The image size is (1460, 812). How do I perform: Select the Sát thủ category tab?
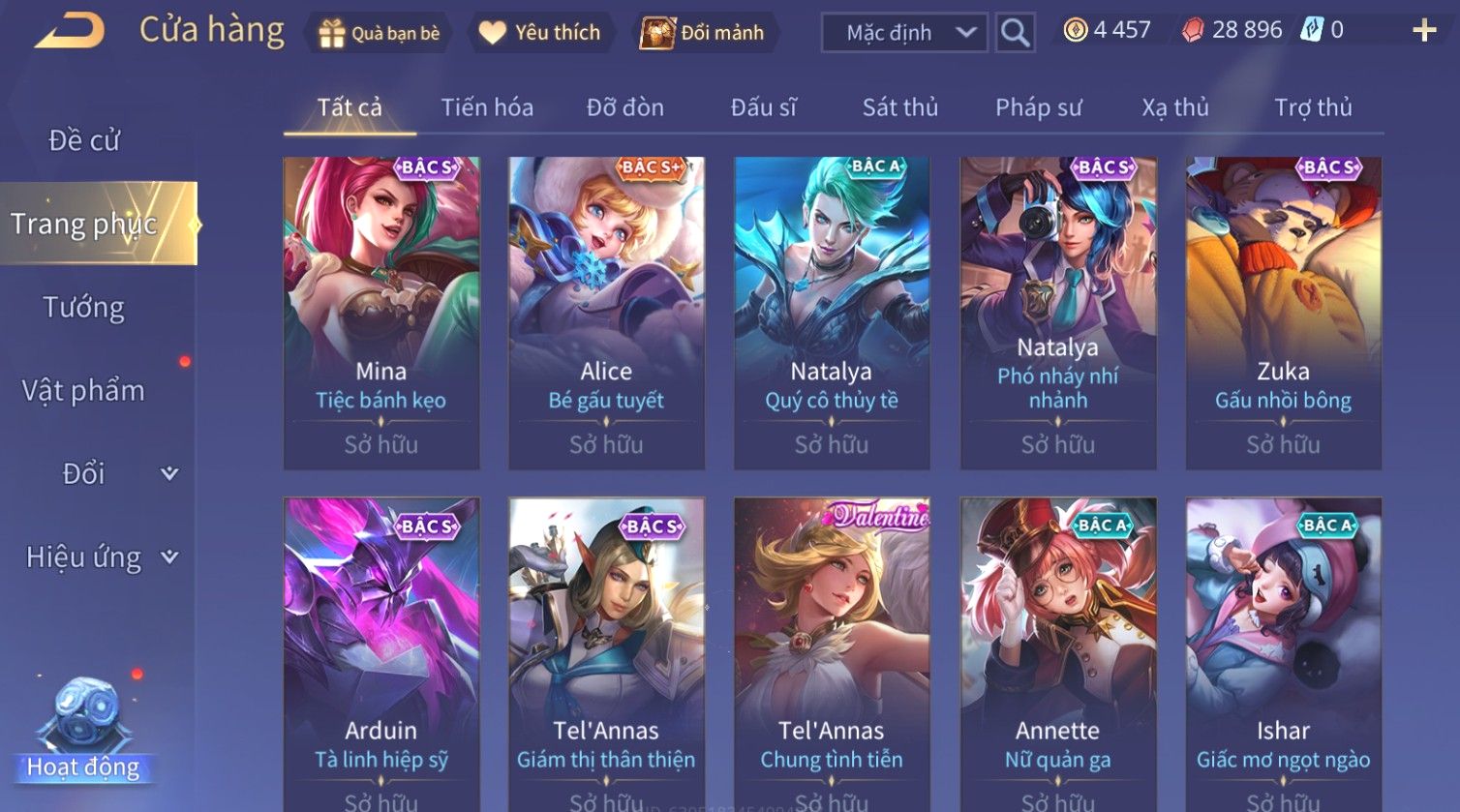coord(900,107)
